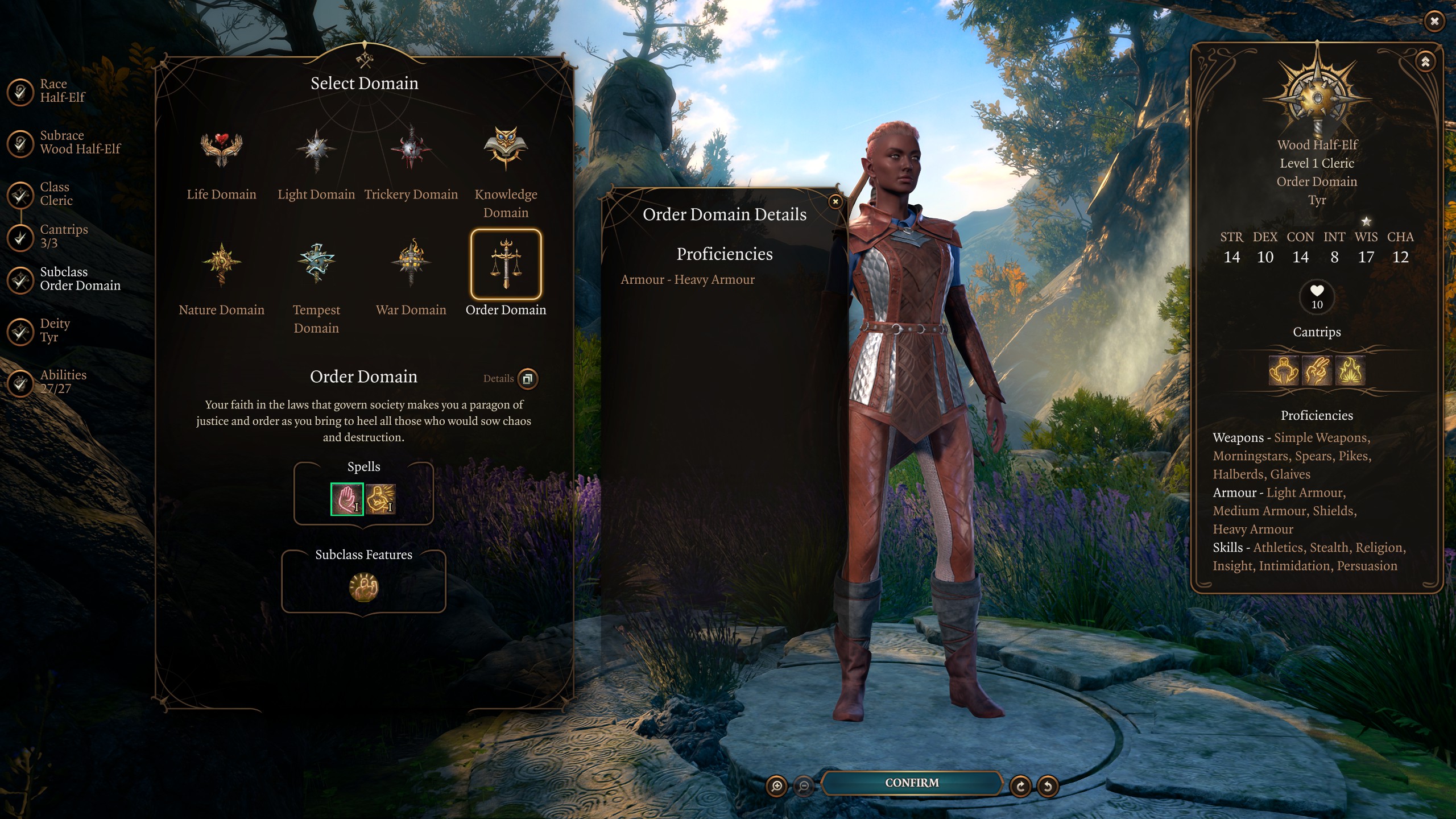Screen dimensions: 1456x819
Task: Toggle the Order Domain Details button
Action: coord(528,379)
